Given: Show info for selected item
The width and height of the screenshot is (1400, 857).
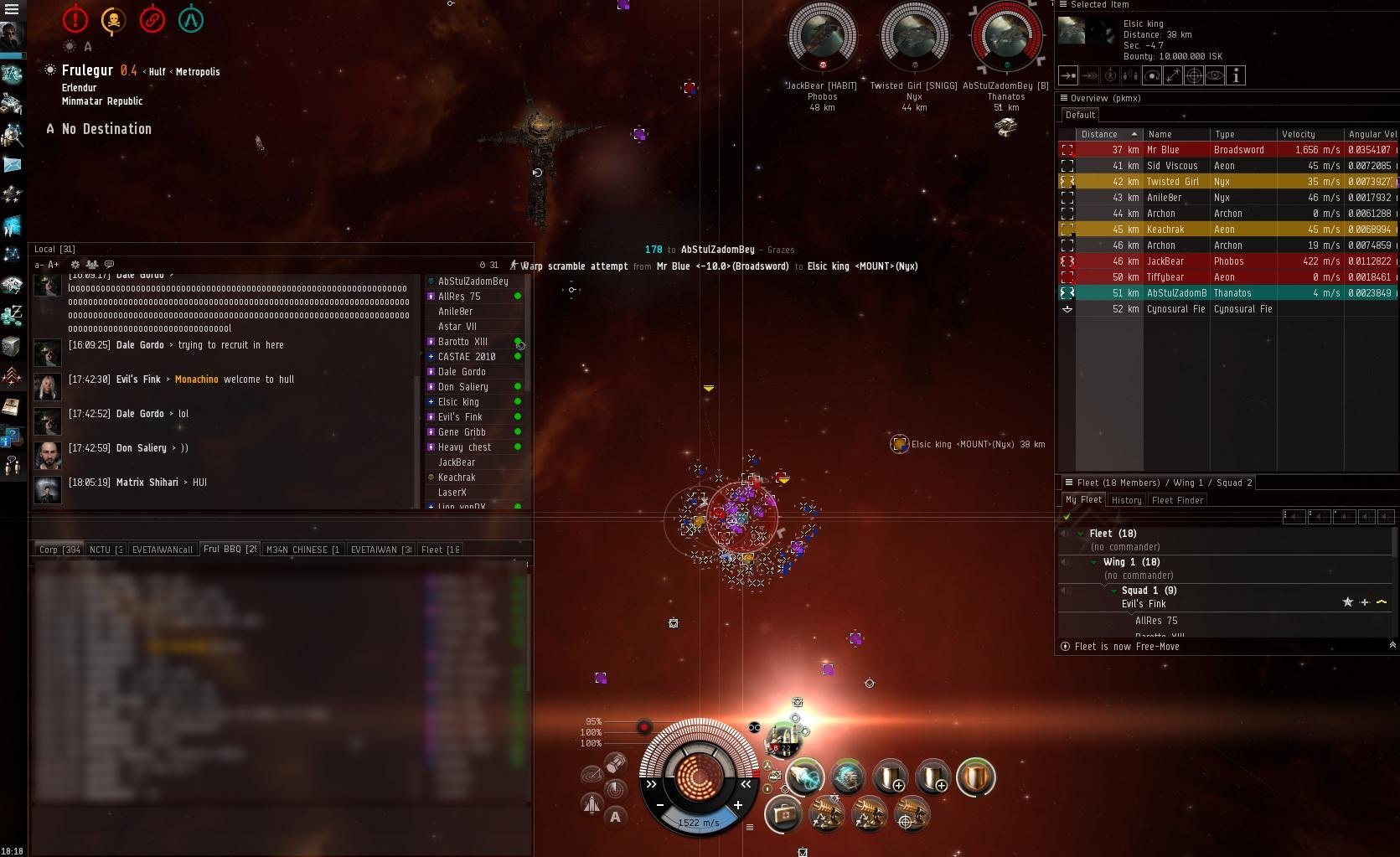Looking at the screenshot, I should click(1236, 75).
